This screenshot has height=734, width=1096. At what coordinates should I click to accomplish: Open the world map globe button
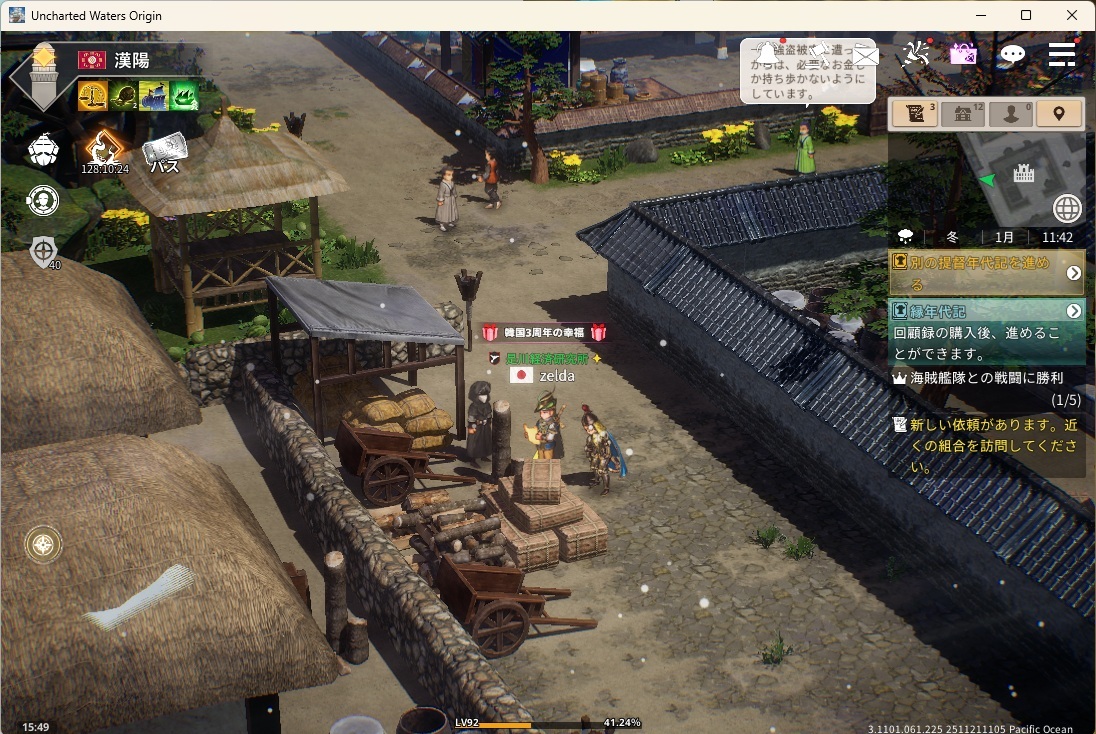pyautogui.click(x=1067, y=208)
